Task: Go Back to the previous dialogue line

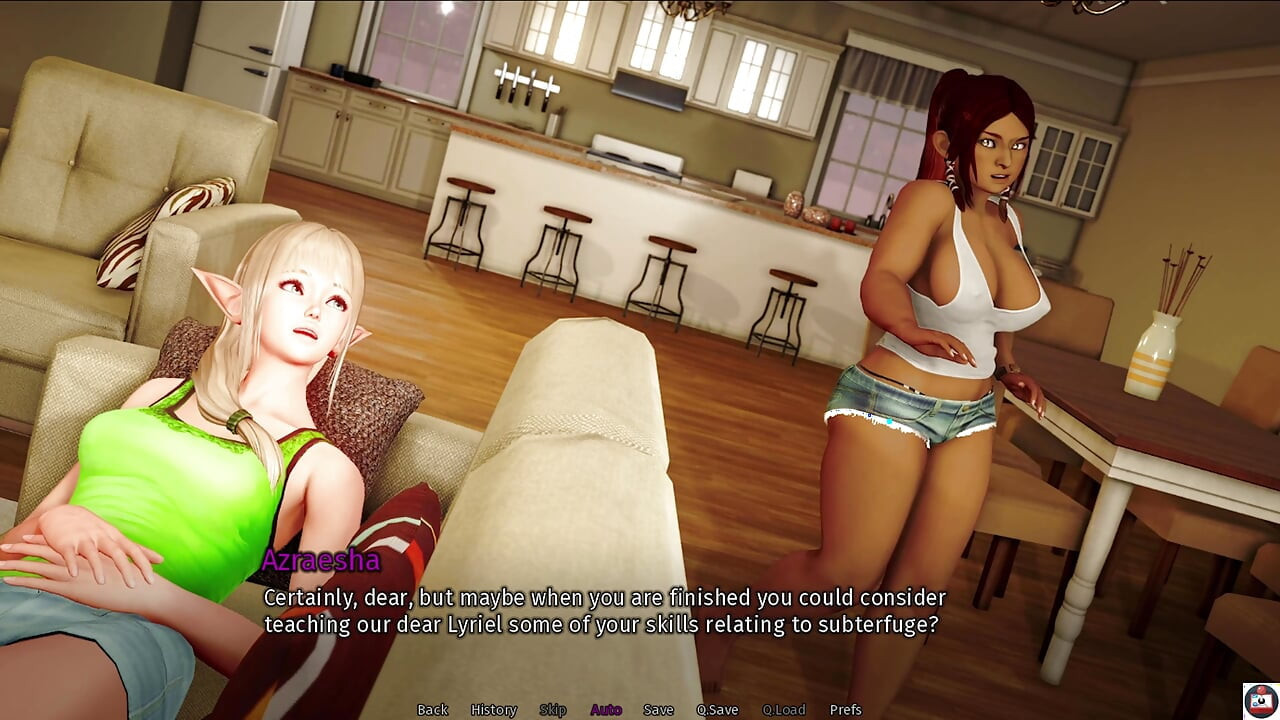Action: click(x=432, y=710)
